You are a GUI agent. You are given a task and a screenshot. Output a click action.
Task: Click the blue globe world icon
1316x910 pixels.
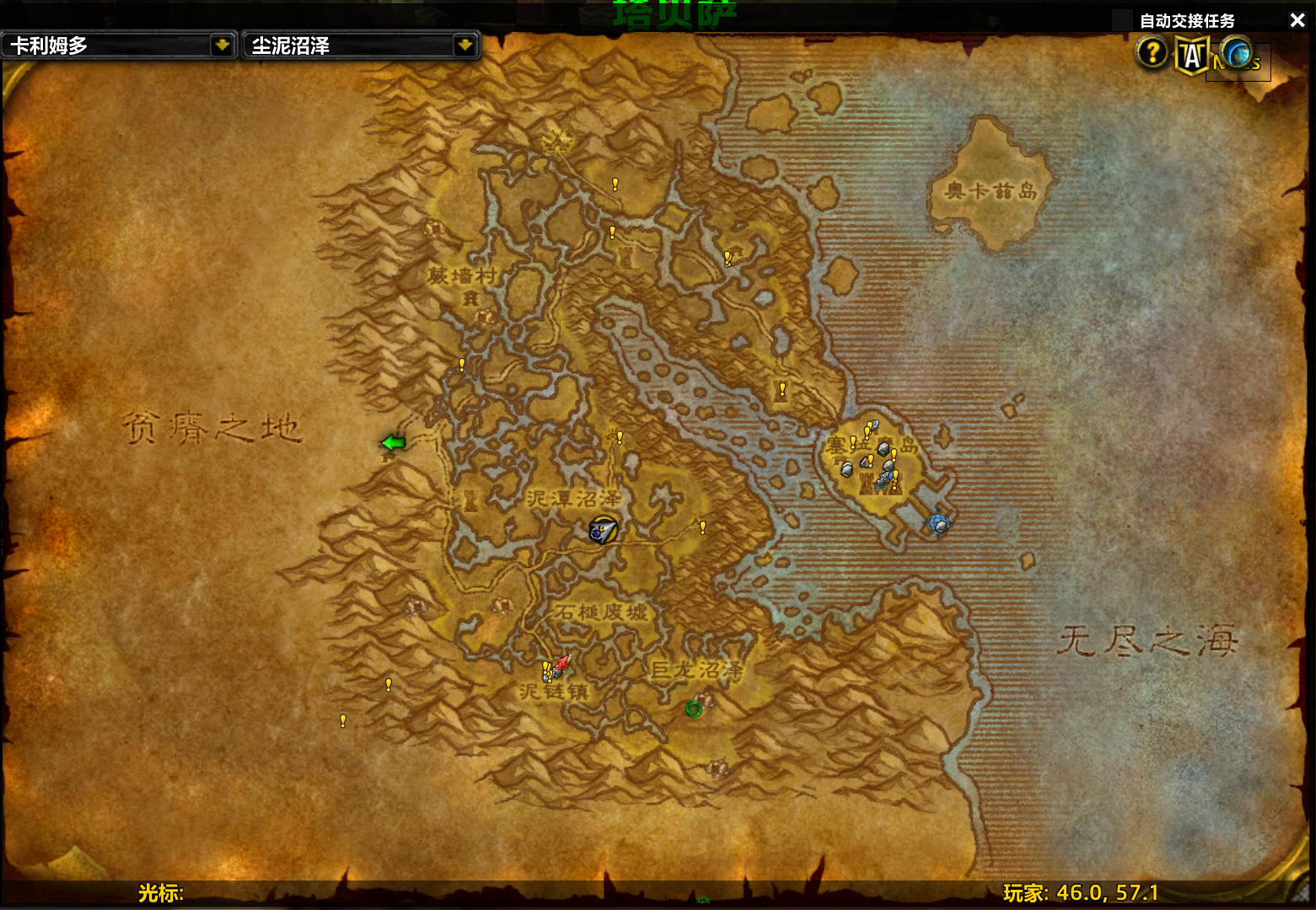1237,54
